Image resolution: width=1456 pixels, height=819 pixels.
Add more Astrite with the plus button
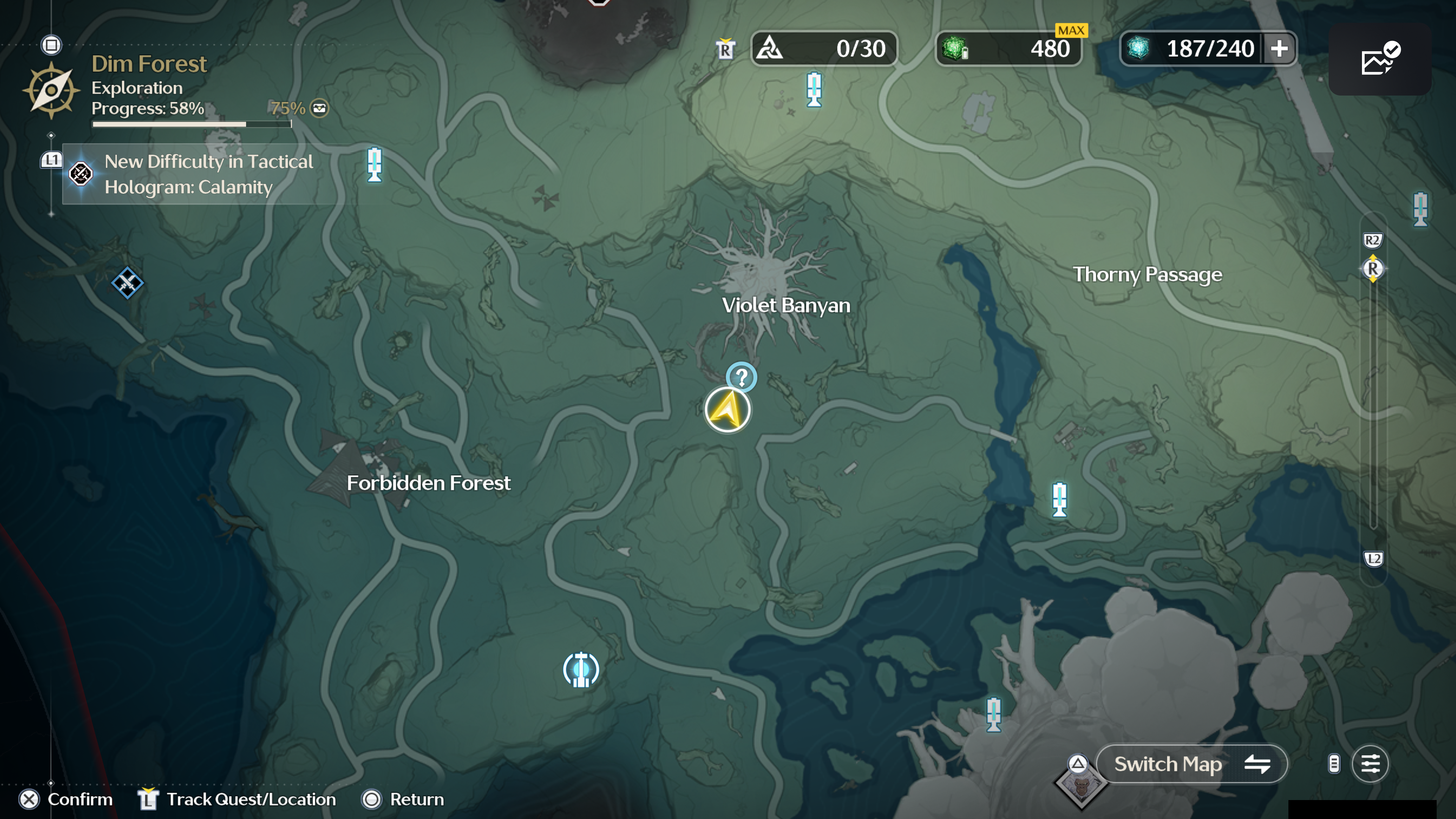(1280, 49)
